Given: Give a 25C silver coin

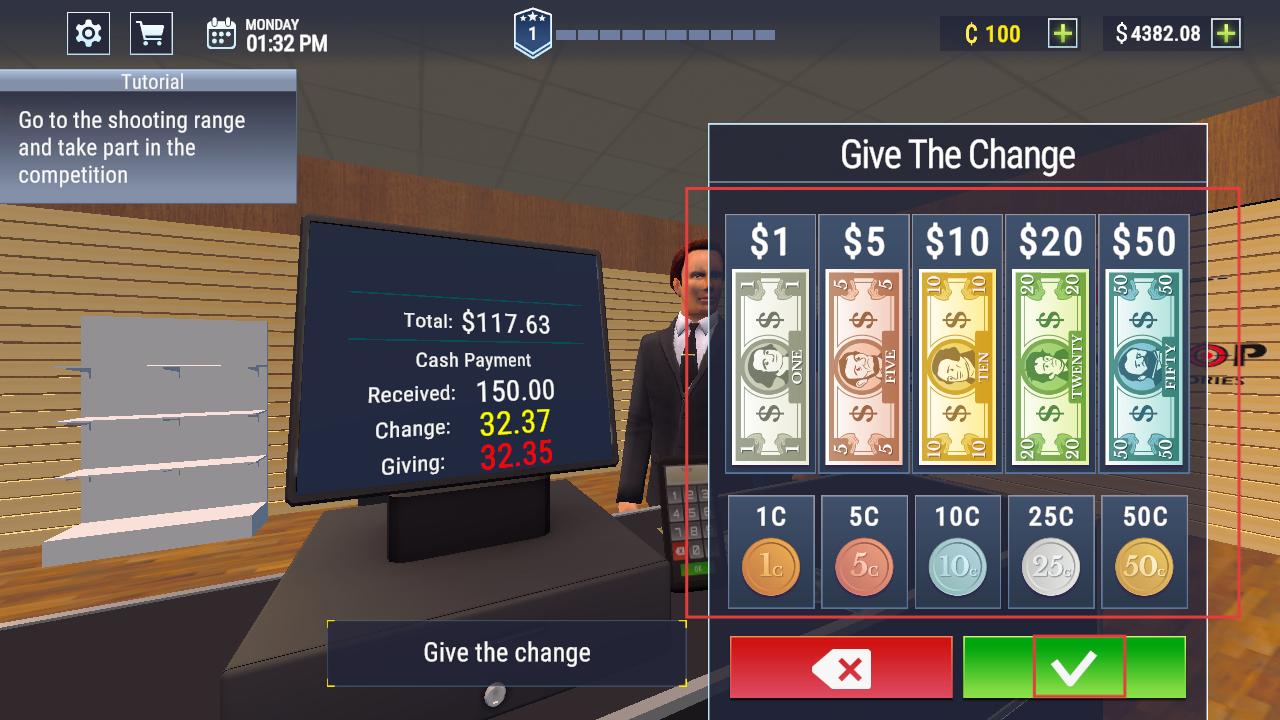Looking at the screenshot, I should point(1051,566).
